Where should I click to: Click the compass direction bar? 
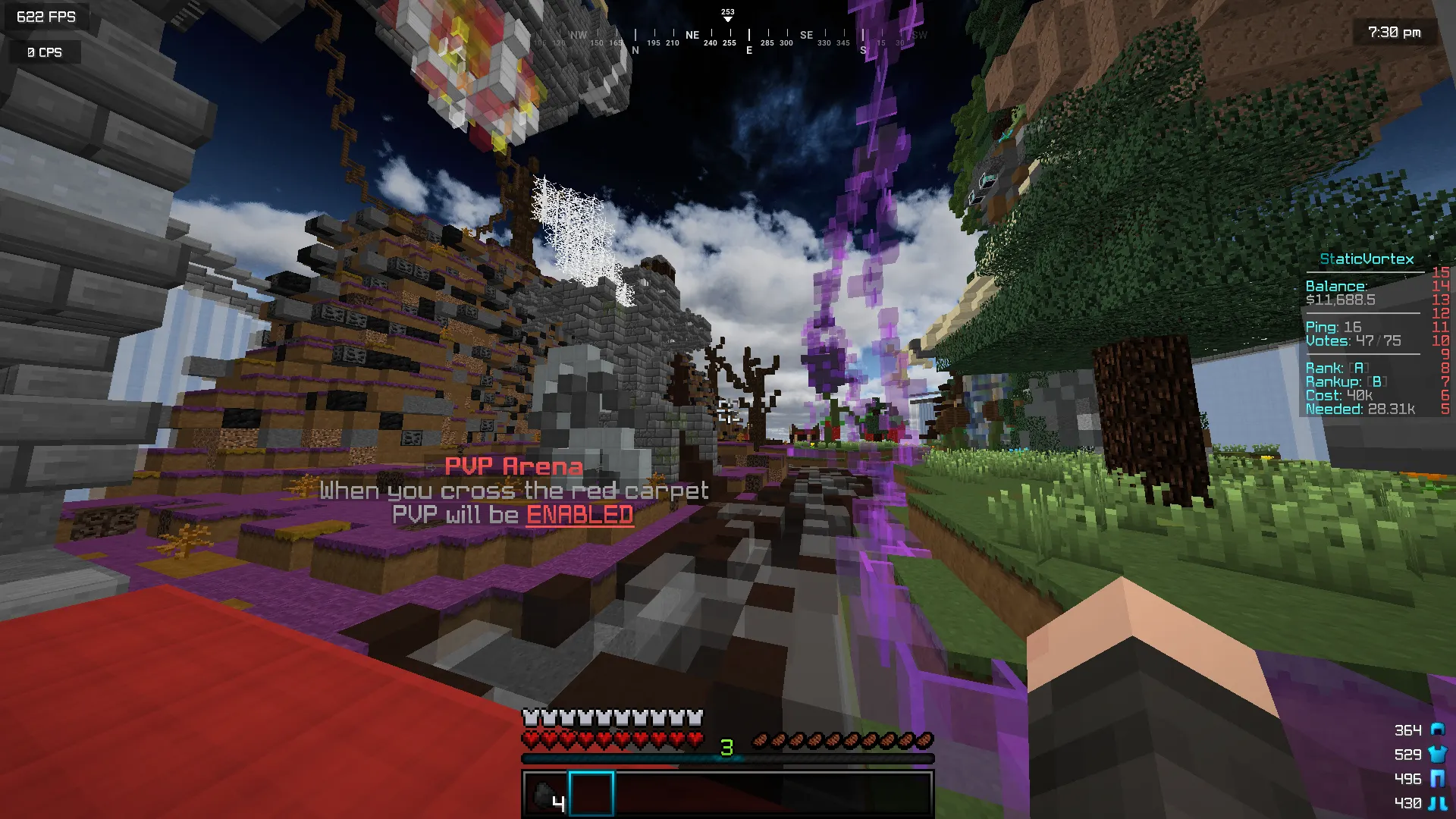(728, 36)
